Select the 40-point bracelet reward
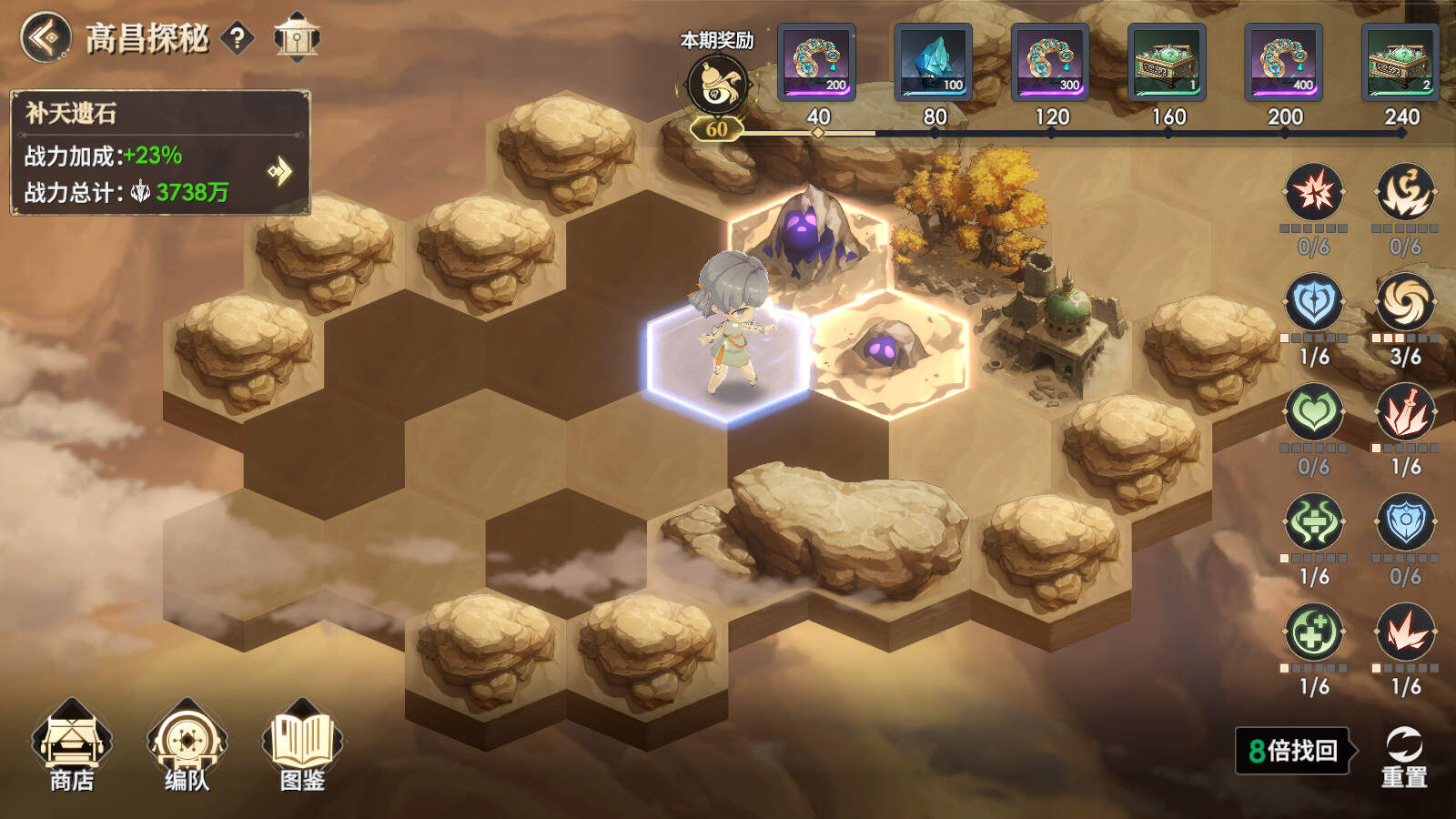Screen dimensions: 1456x819 (x=817, y=63)
